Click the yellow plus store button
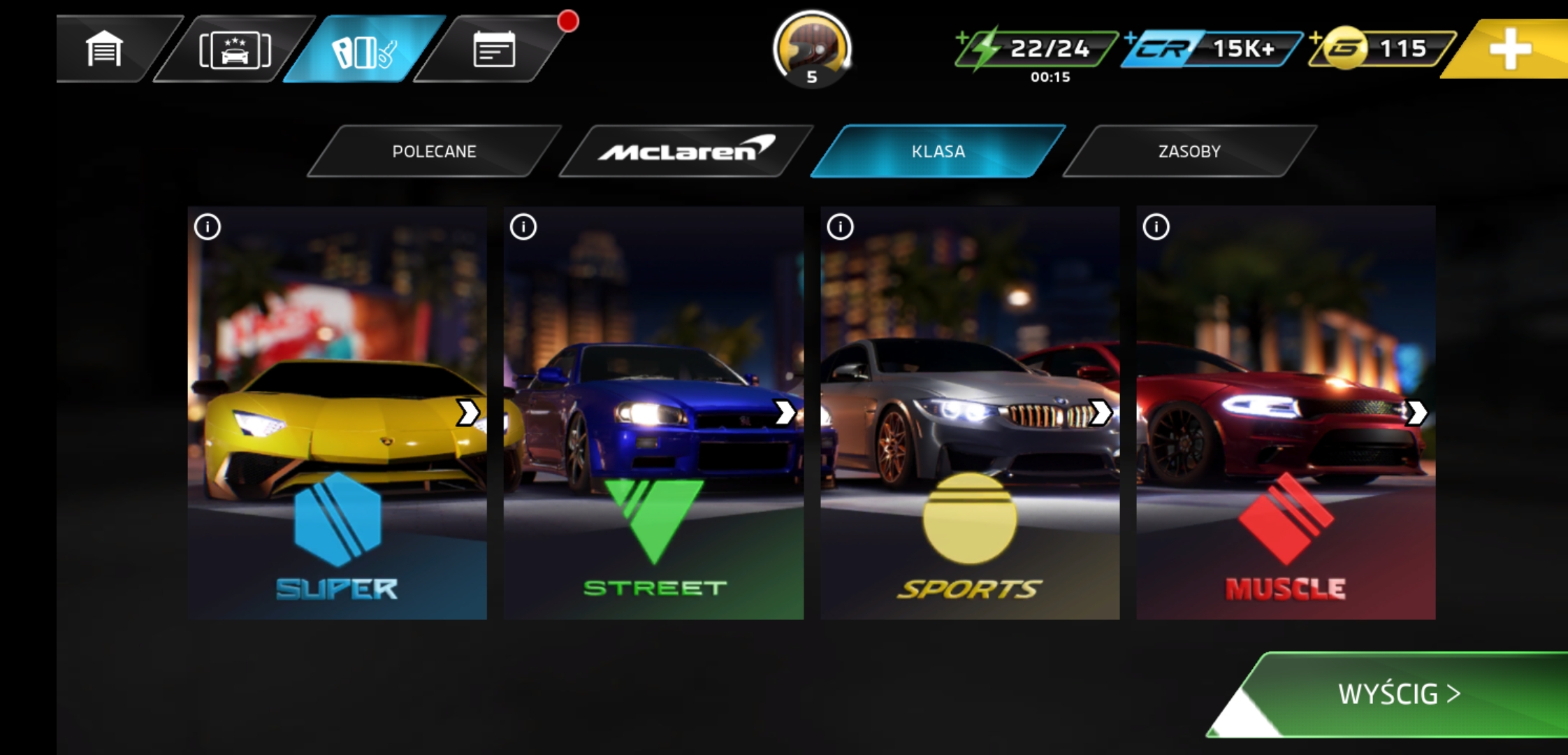The image size is (1568, 755). coord(1511,49)
